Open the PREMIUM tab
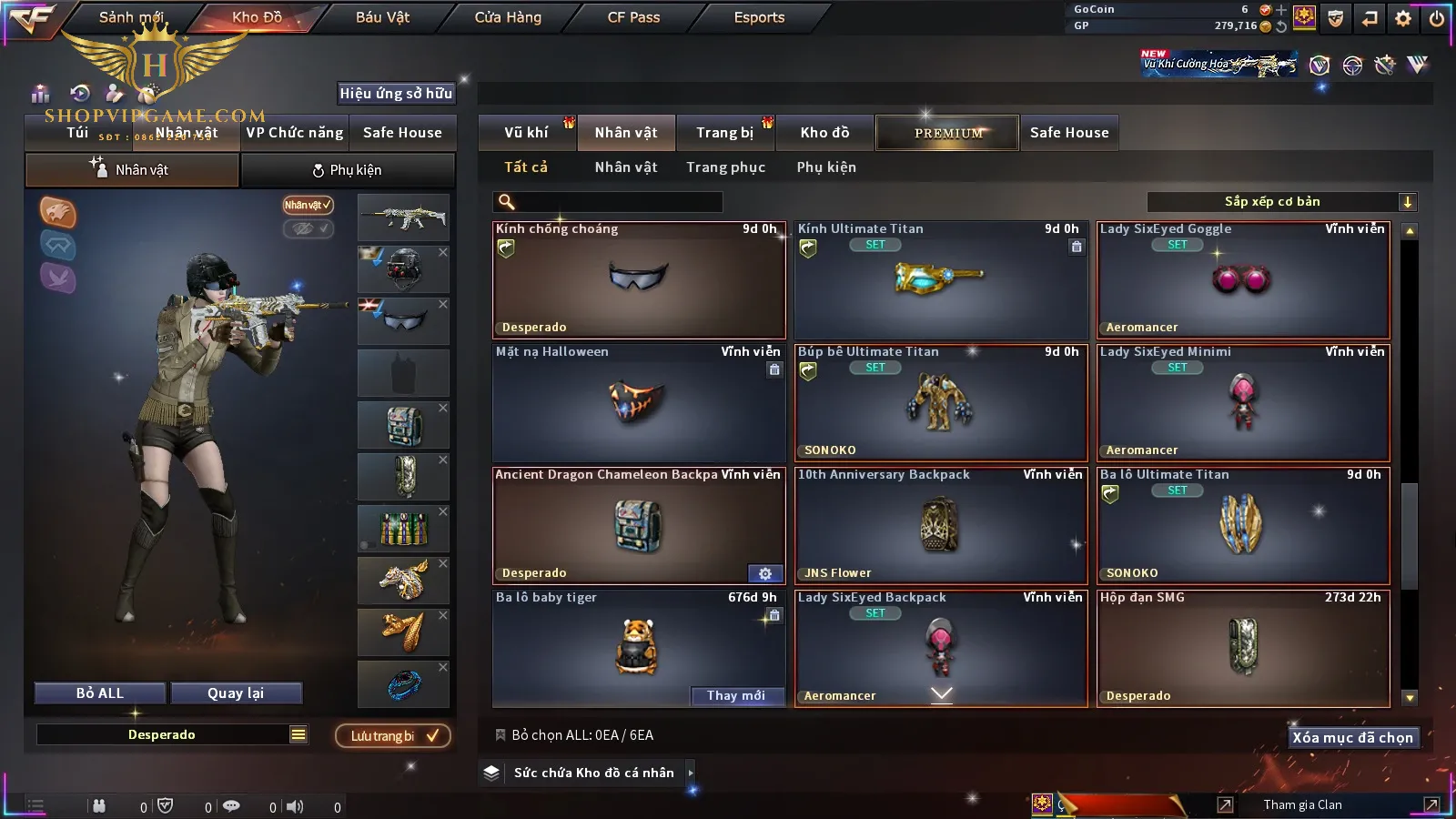Image resolution: width=1456 pixels, height=819 pixels. tap(947, 133)
